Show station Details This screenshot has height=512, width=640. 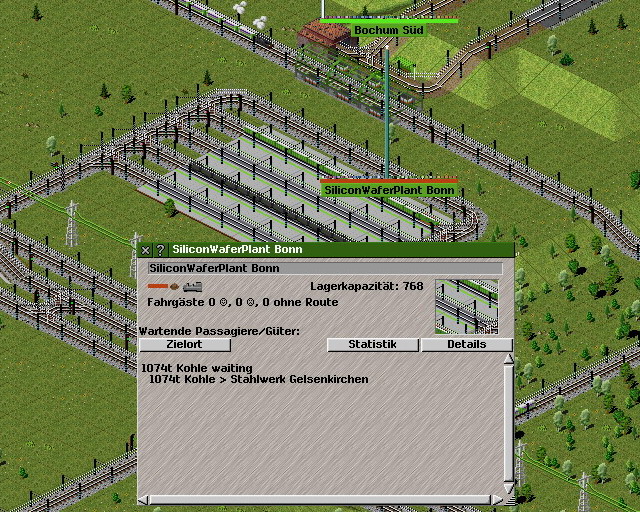click(x=466, y=345)
